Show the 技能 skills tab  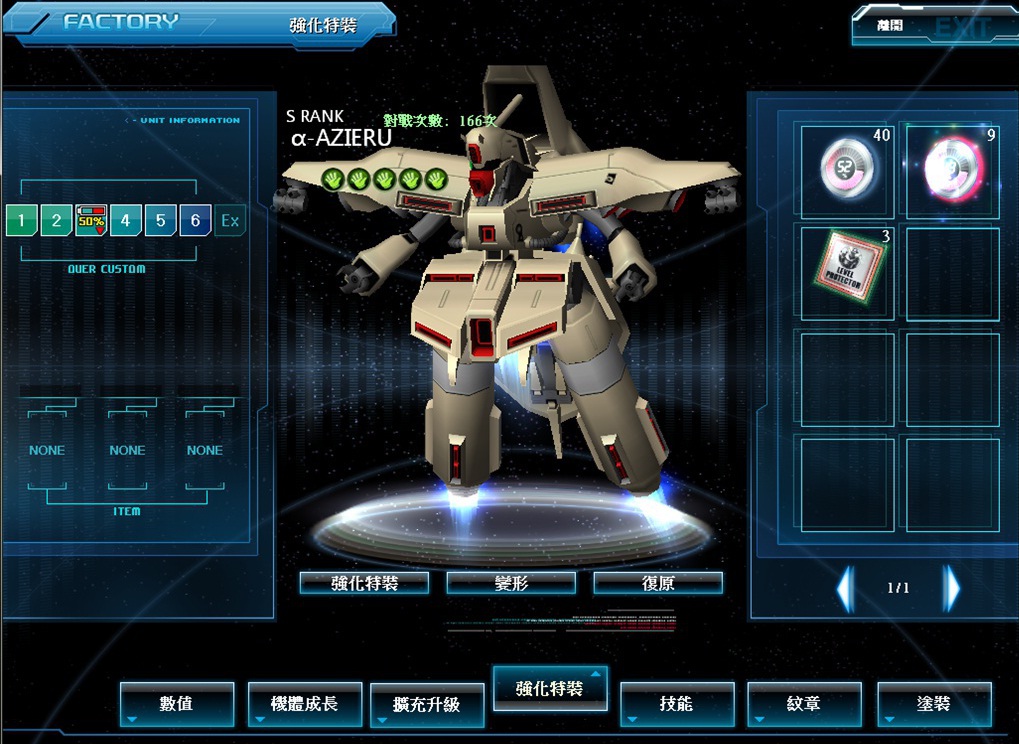point(677,704)
